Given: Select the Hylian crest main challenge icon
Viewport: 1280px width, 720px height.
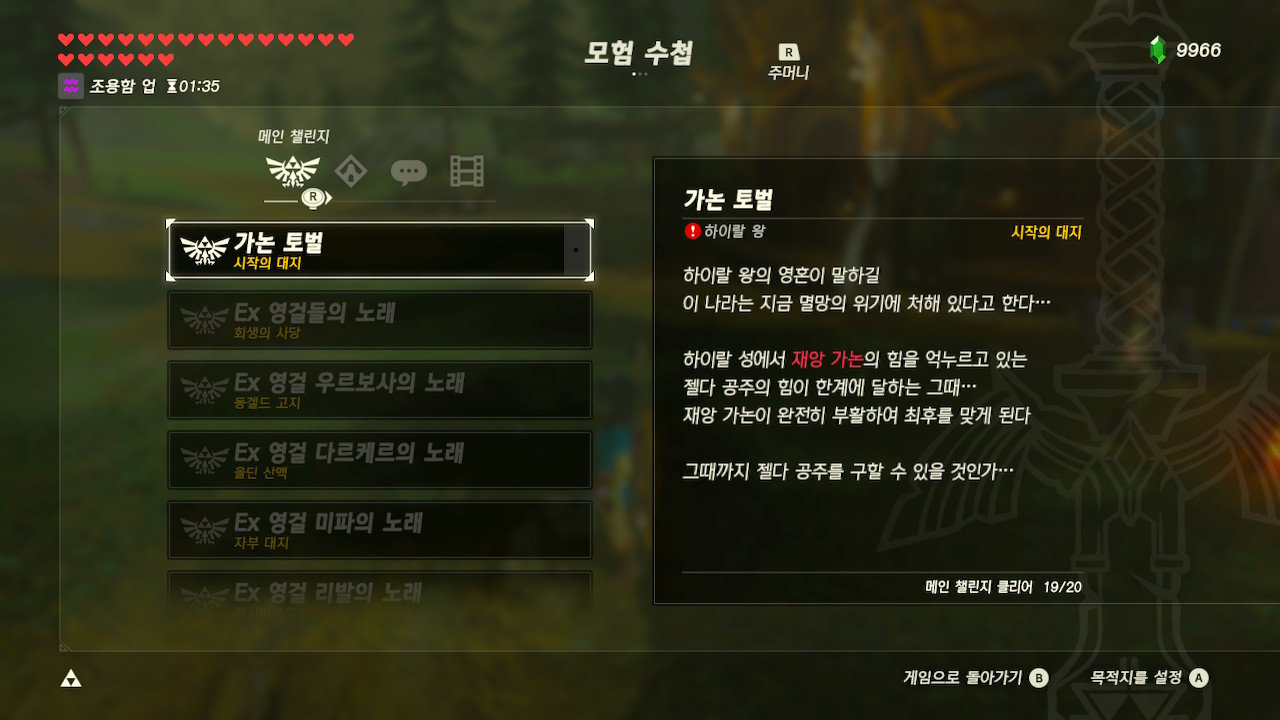Looking at the screenshot, I should [293, 170].
